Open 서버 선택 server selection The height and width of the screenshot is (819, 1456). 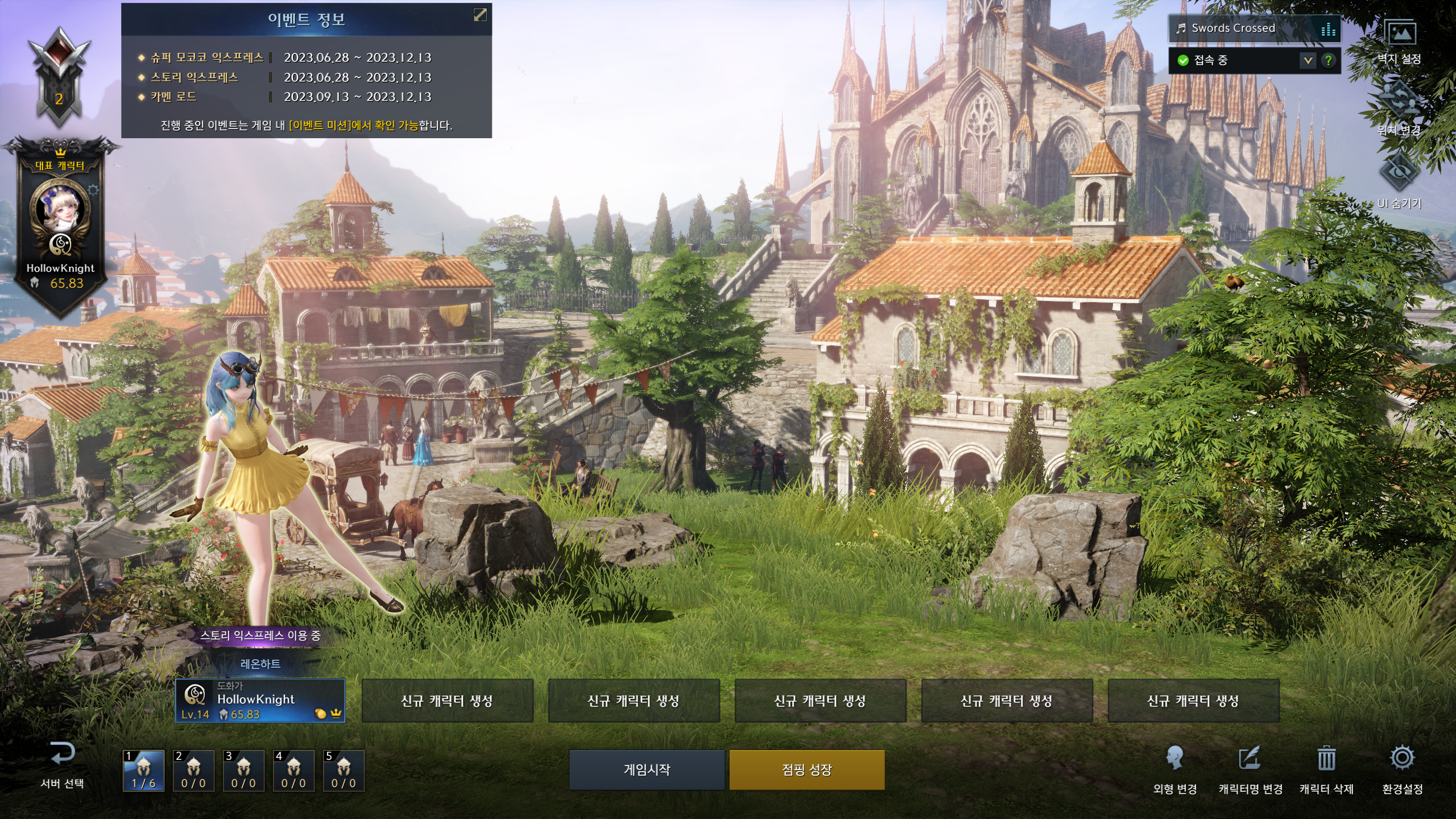click(x=62, y=765)
